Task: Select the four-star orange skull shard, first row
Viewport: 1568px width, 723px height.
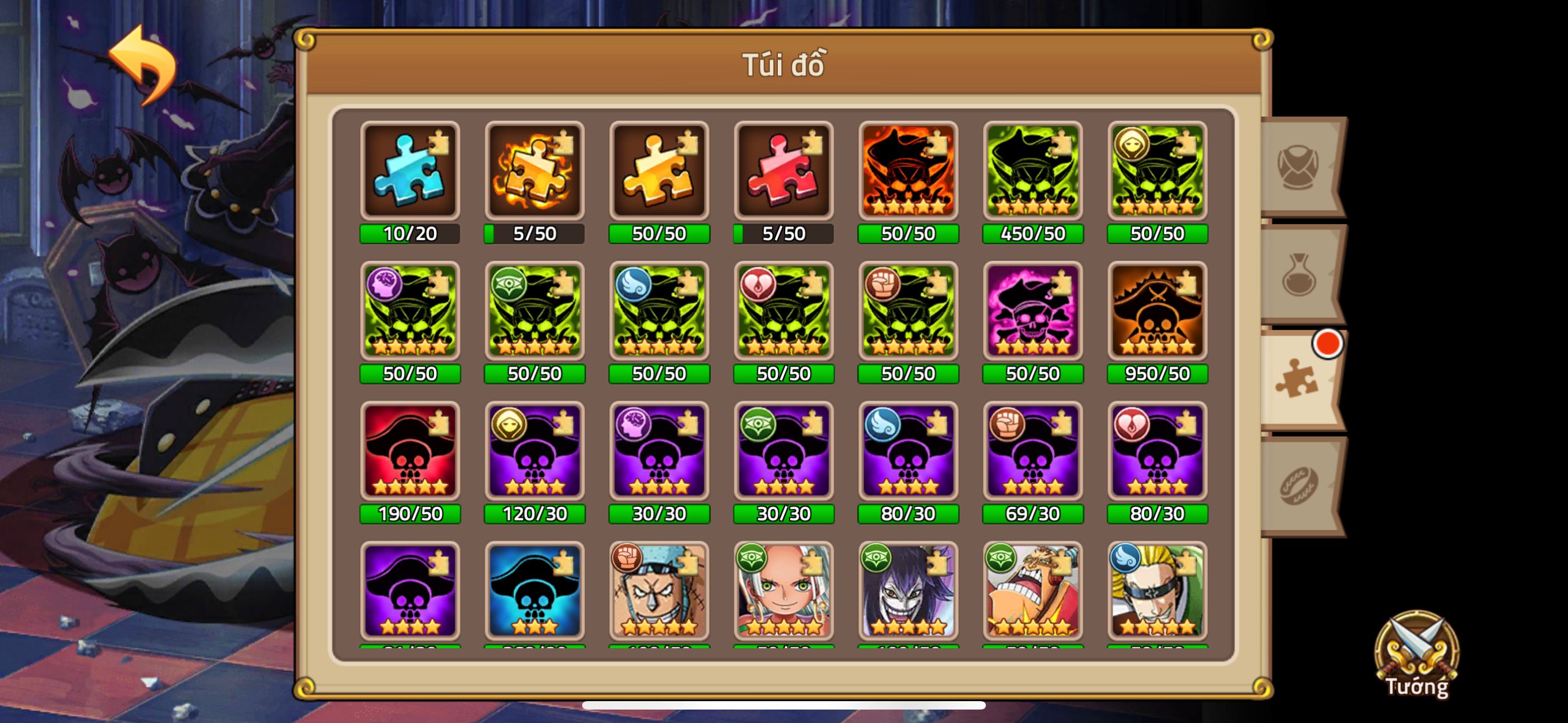Action: (908, 172)
